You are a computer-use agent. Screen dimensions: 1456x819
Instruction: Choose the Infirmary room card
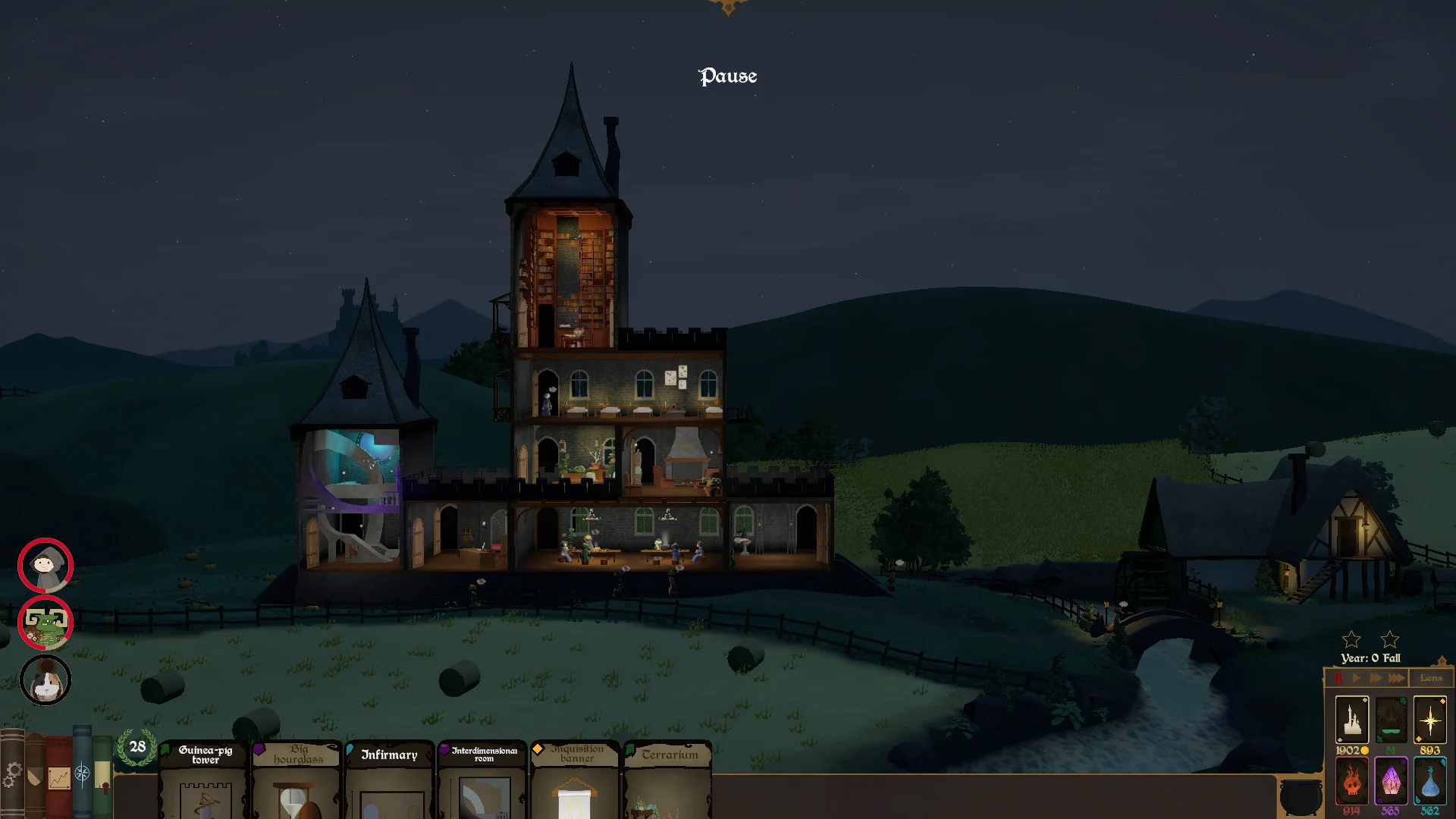(390, 781)
